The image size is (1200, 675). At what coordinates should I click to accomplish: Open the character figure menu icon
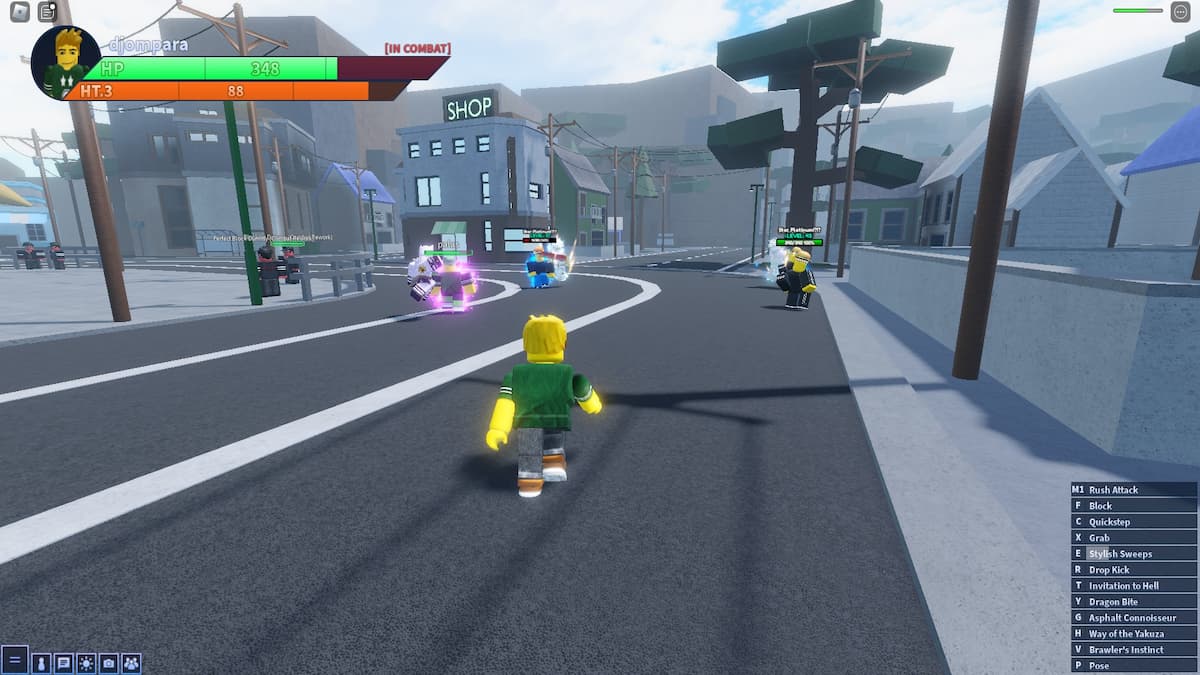point(41,662)
